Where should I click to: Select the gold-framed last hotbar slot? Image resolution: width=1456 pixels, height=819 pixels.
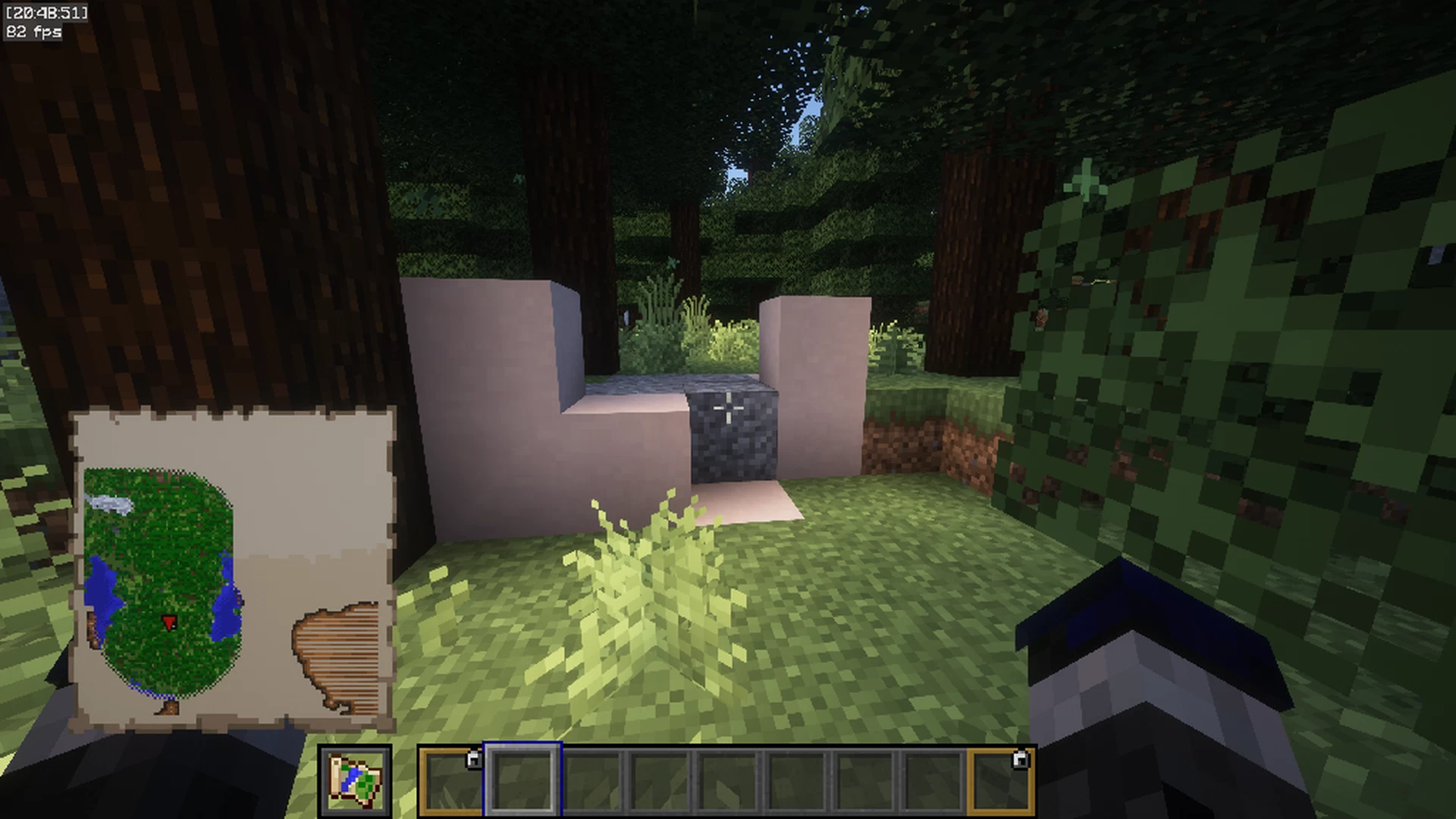[x=1001, y=781]
